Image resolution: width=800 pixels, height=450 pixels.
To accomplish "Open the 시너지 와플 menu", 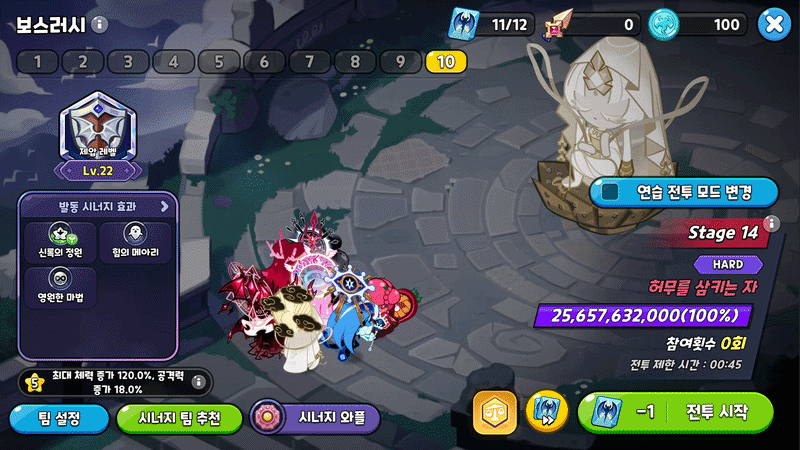I will 315,418.
